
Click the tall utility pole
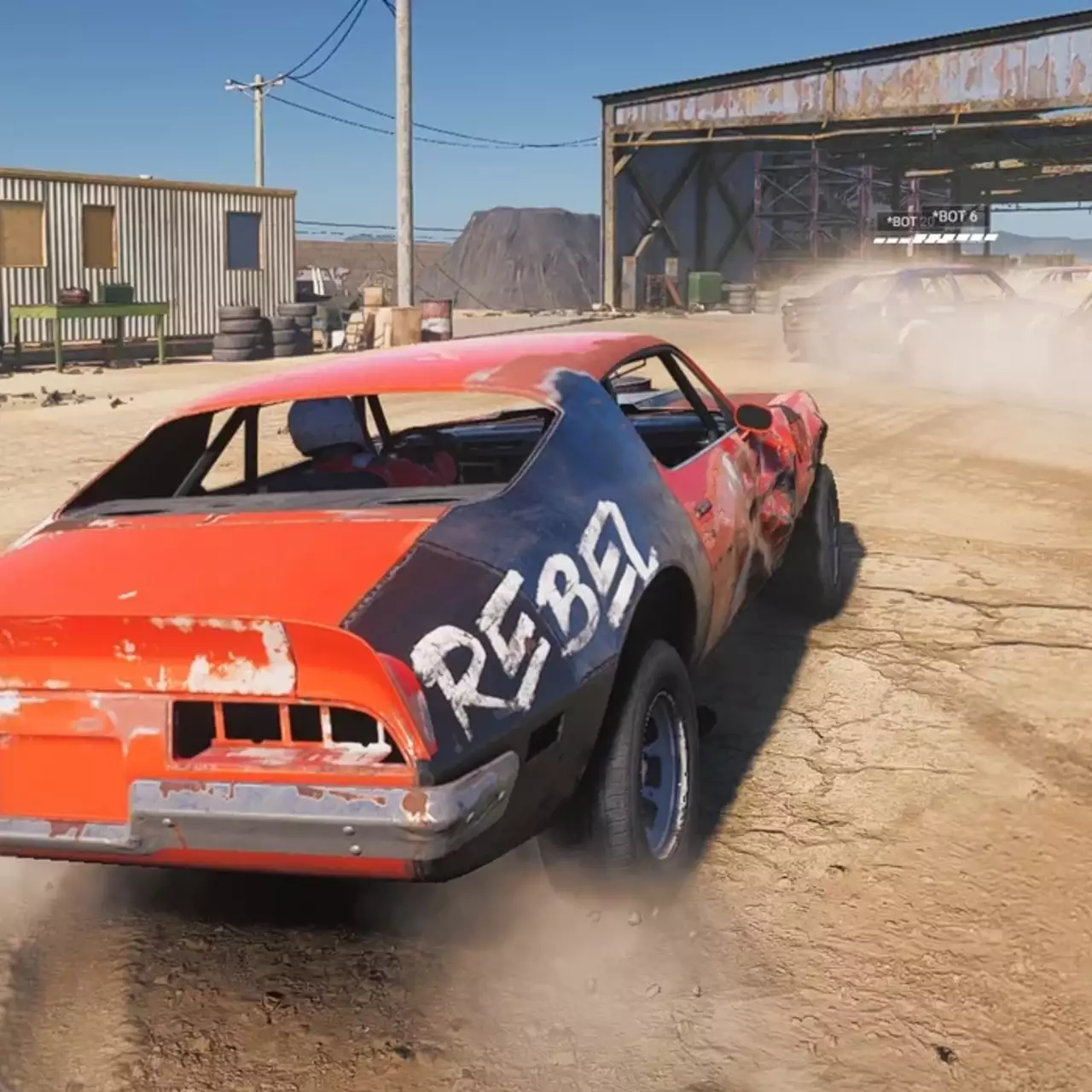click(401, 154)
